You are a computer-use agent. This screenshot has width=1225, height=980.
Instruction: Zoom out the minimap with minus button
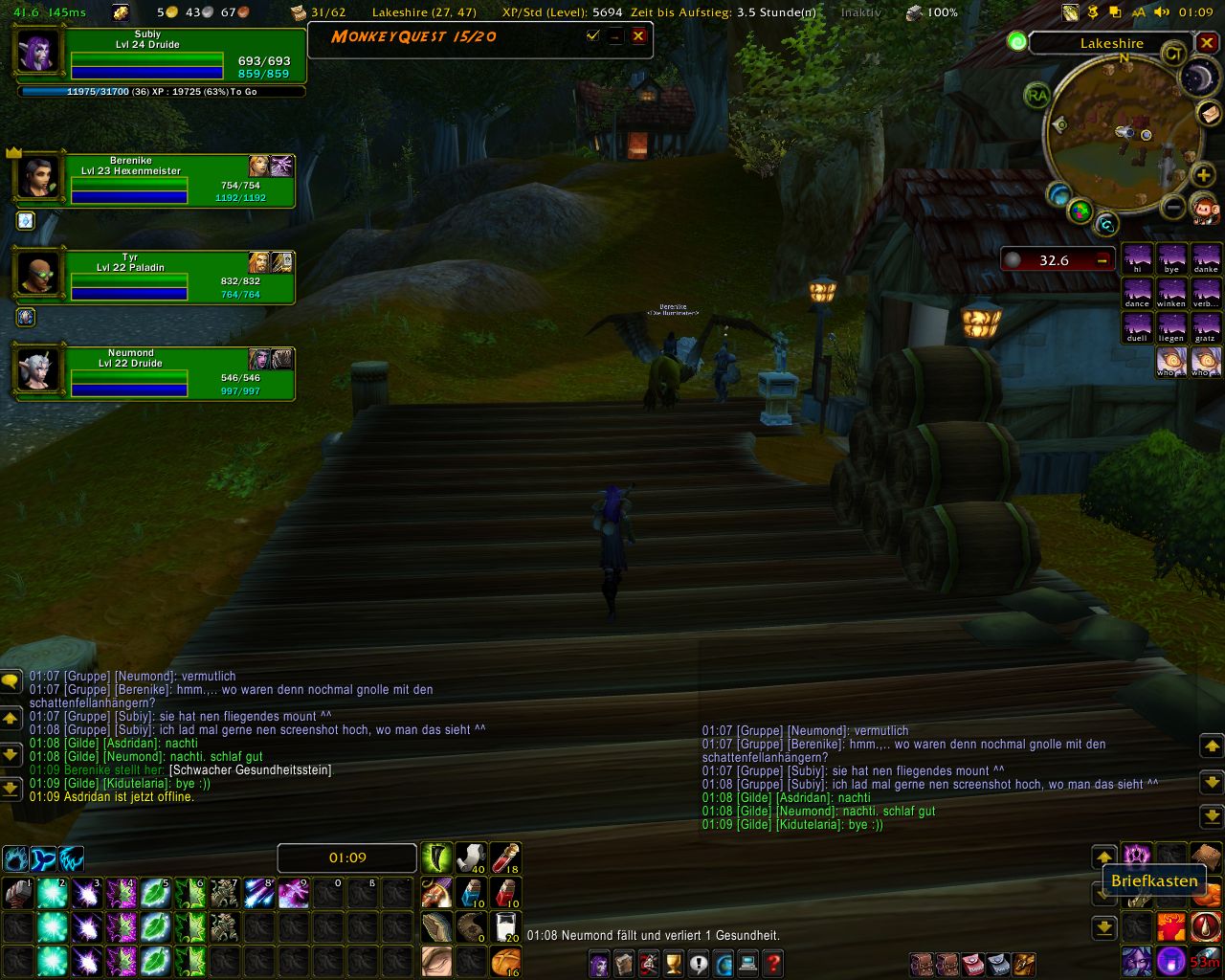(x=1173, y=207)
